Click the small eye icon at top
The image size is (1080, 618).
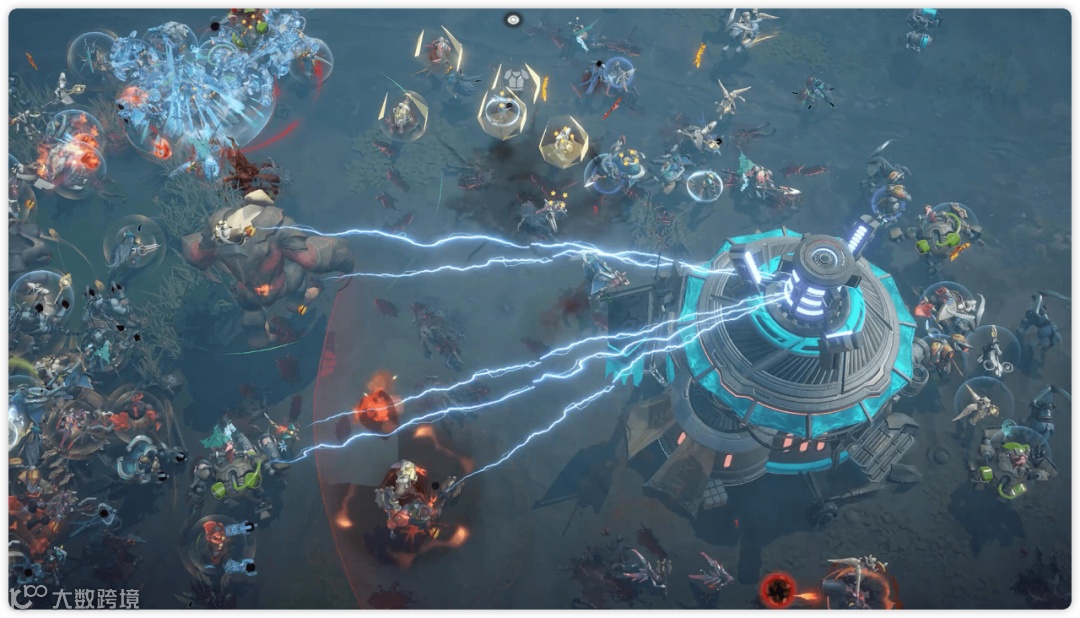point(513,19)
